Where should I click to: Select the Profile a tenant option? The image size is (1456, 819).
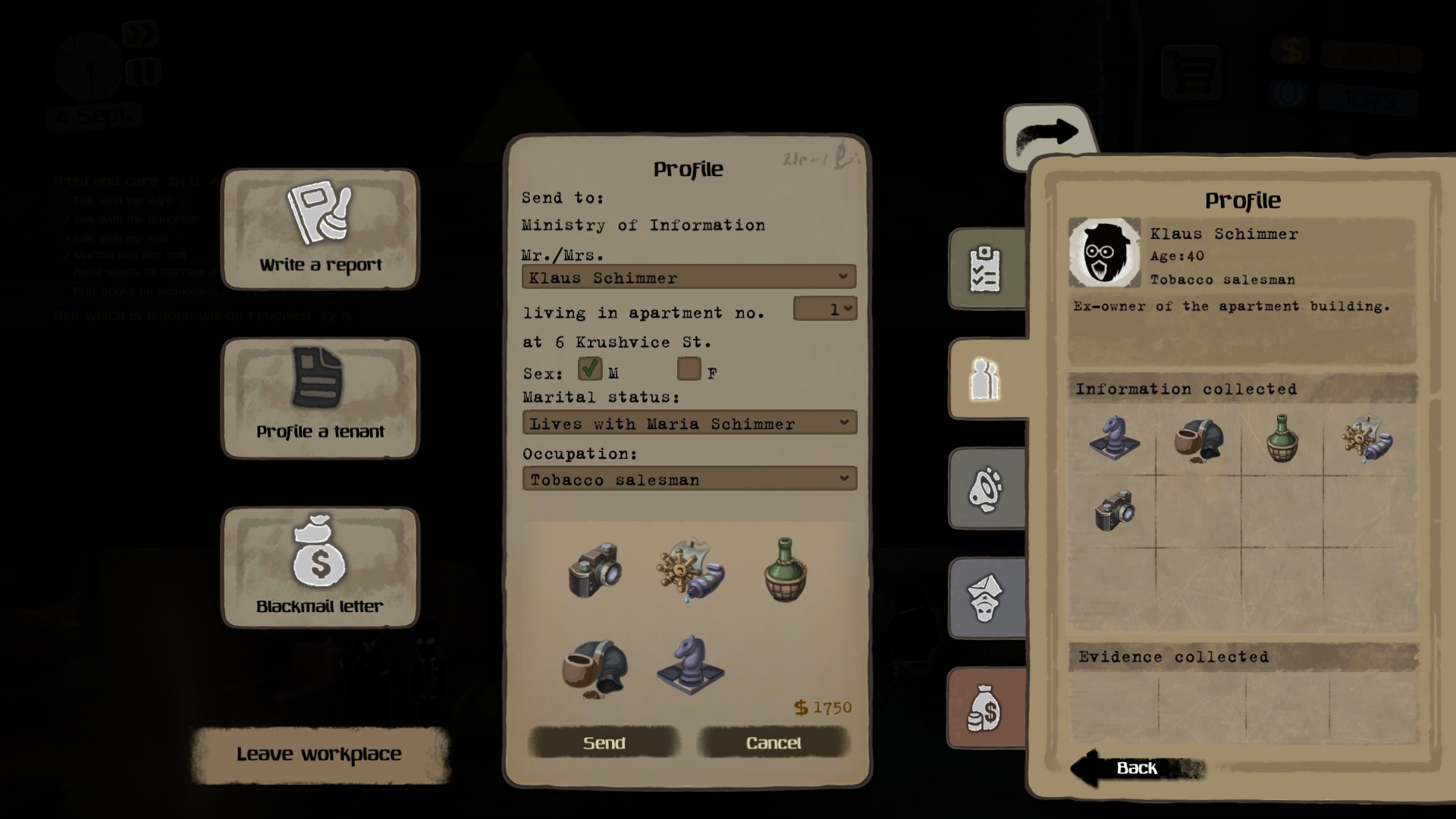[x=319, y=398]
